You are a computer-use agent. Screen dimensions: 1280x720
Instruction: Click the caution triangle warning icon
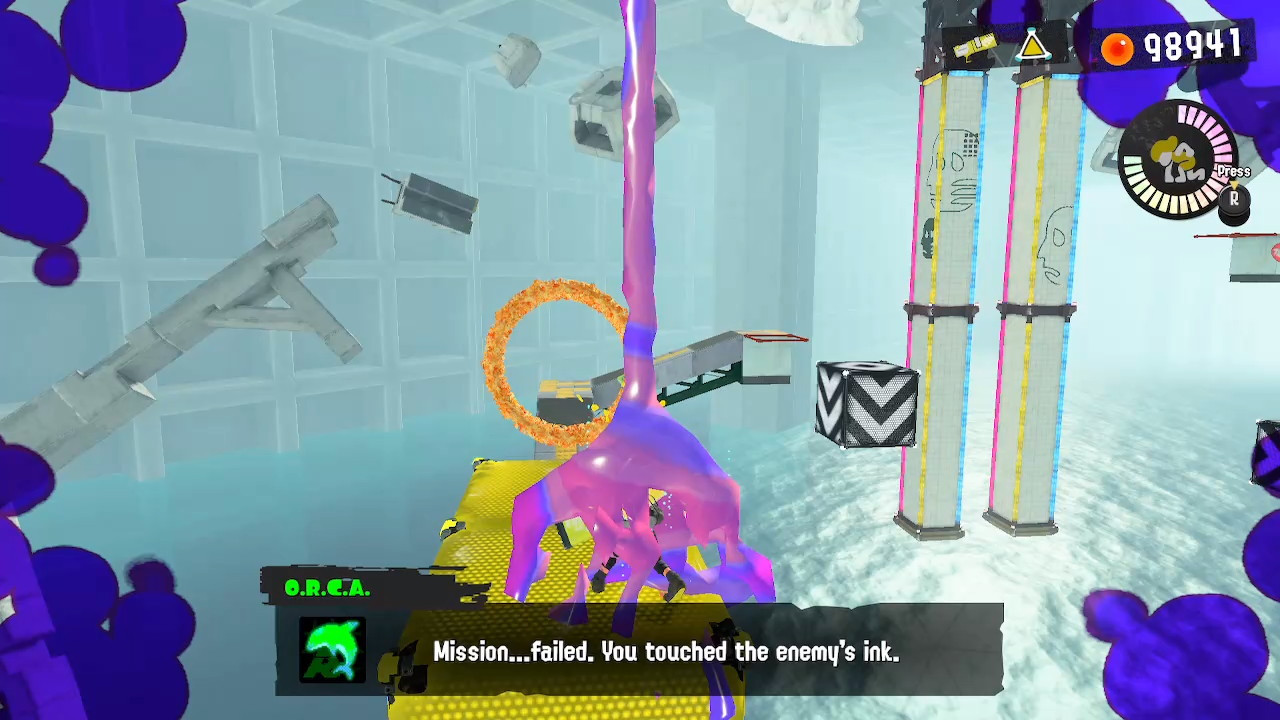(x=1033, y=45)
